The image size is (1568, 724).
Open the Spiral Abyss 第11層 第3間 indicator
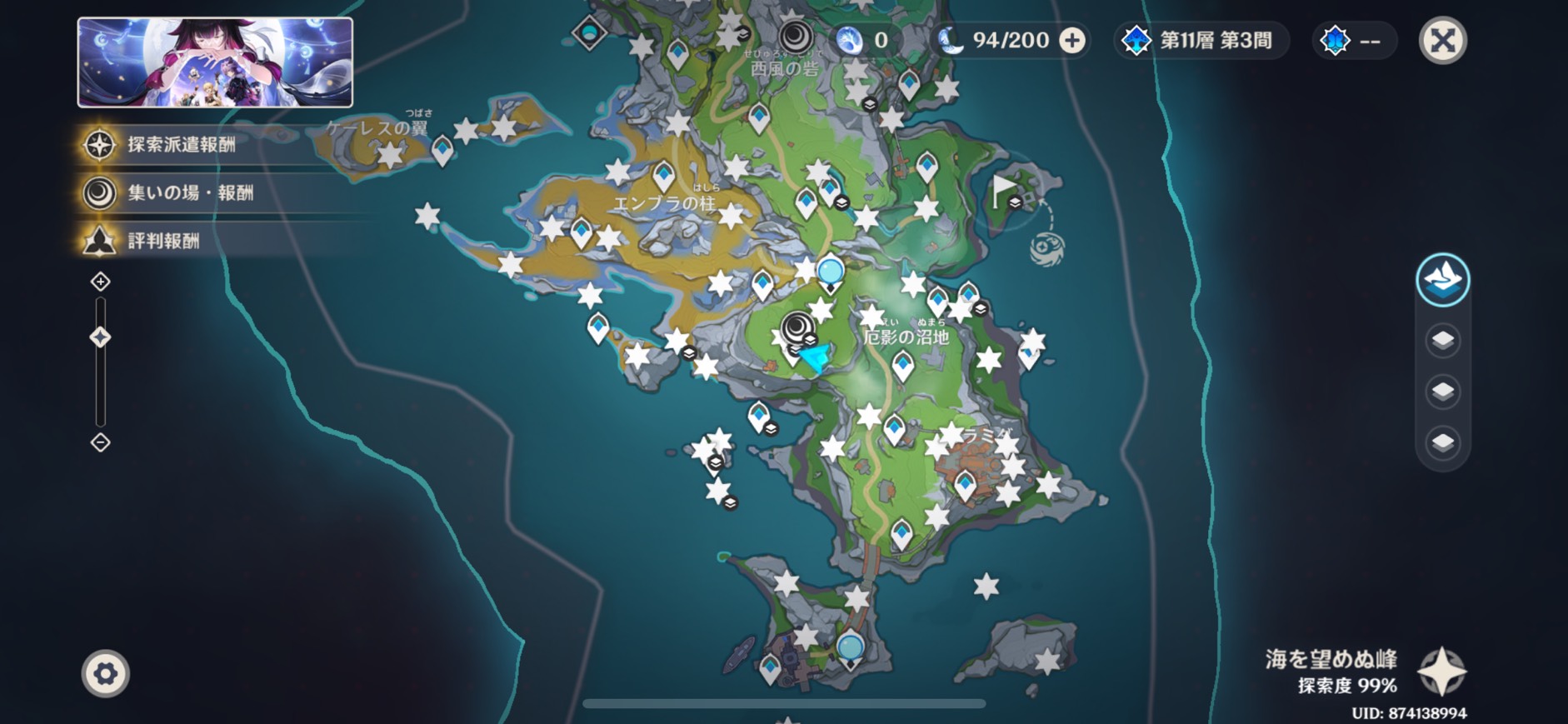tap(1201, 40)
